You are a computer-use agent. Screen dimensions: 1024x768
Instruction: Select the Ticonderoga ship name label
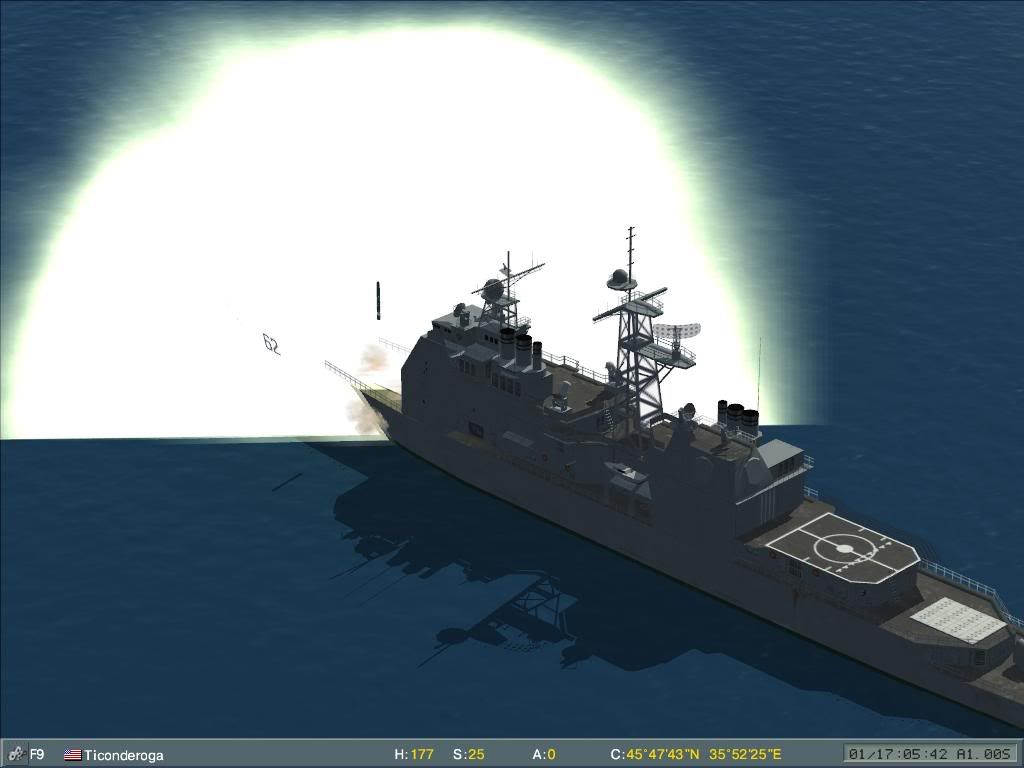coord(123,755)
